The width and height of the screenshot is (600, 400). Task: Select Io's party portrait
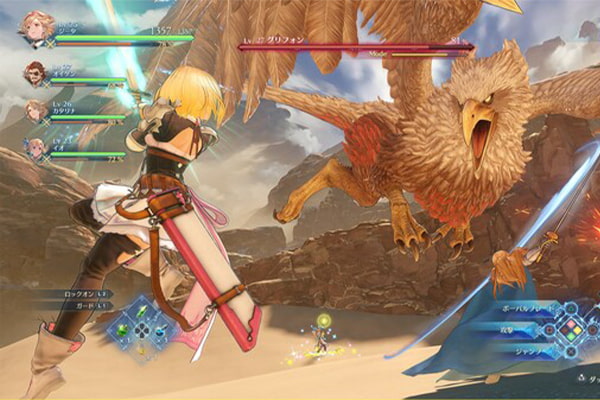point(35,147)
